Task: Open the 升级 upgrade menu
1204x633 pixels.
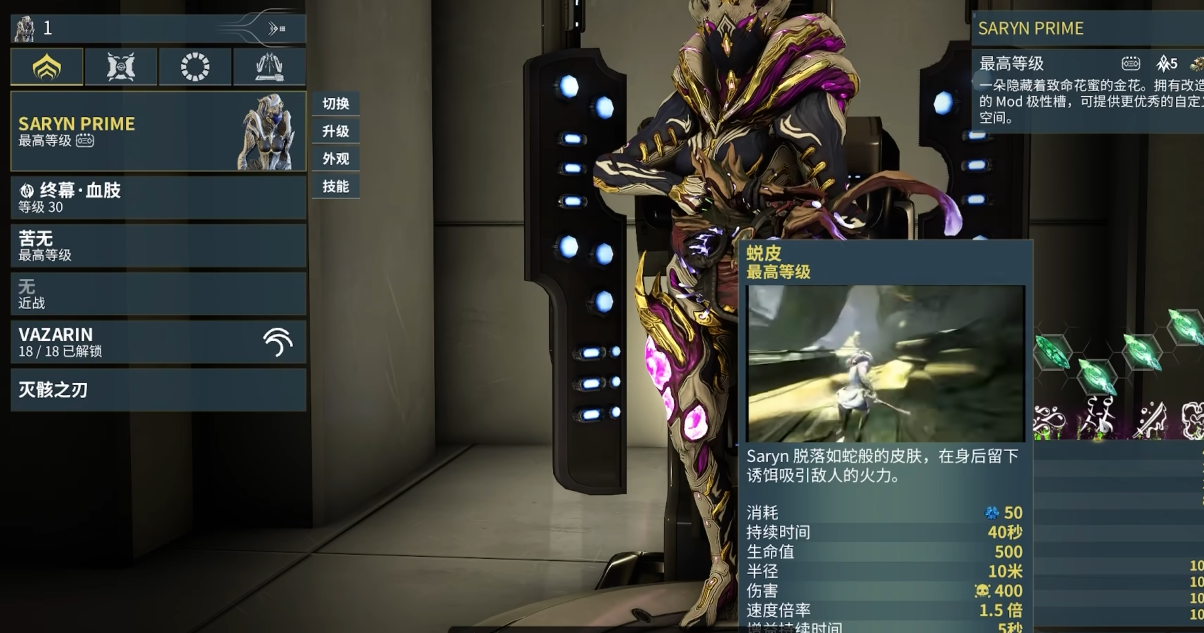Action: click(x=336, y=131)
